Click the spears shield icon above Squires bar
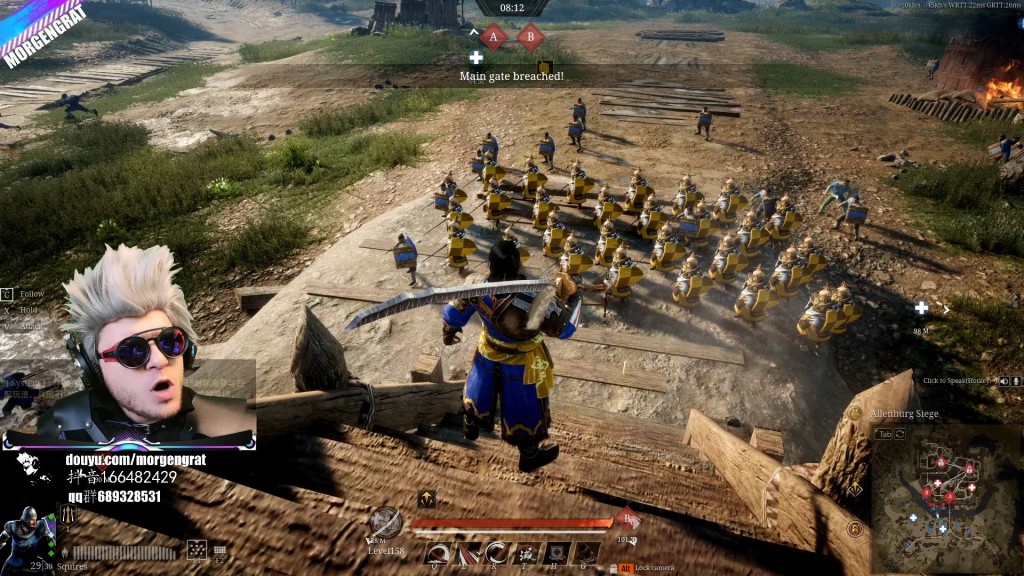Image resolution: width=1024 pixels, height=576 pixels. point(68,515)
